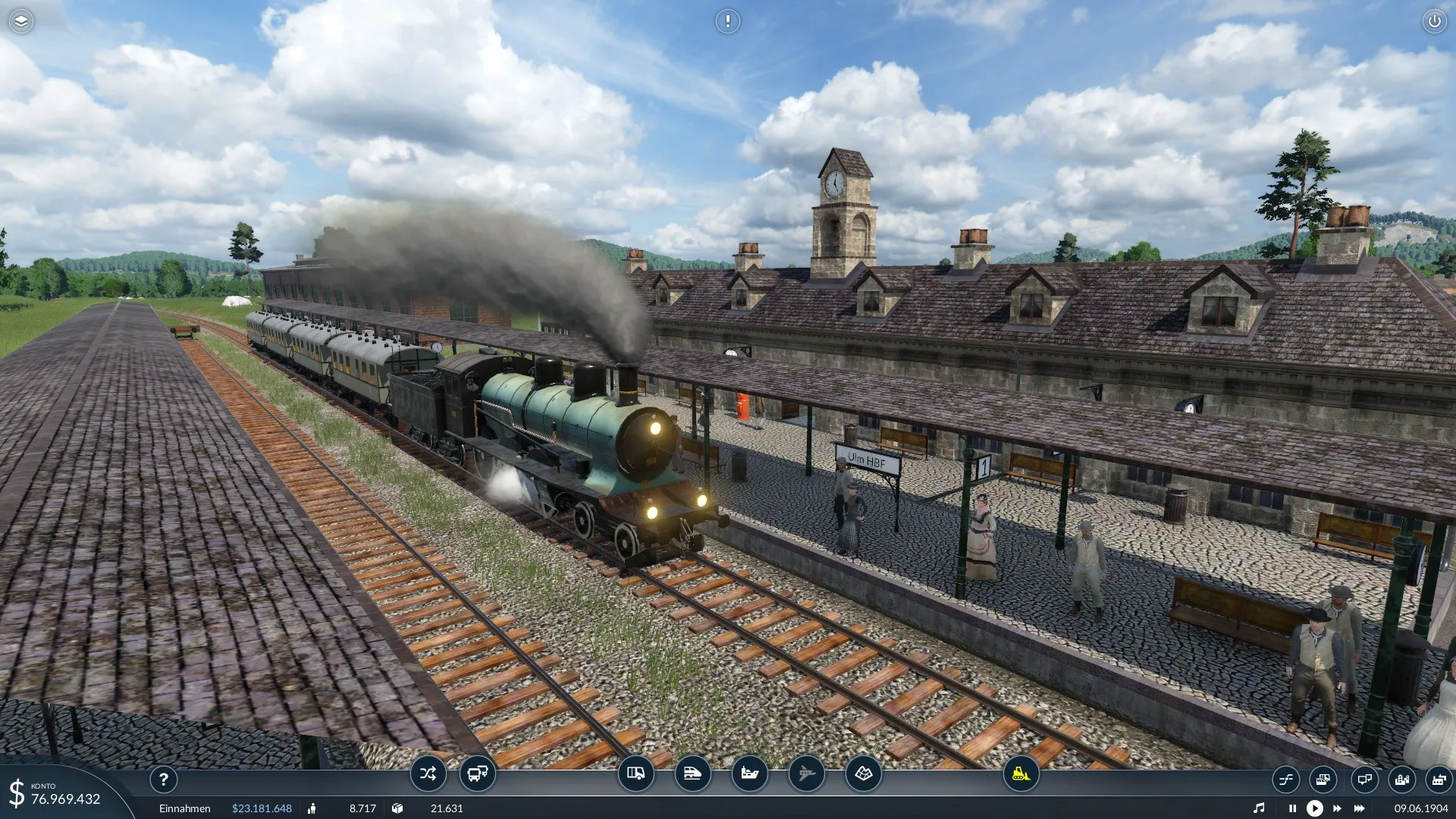Open the road construction menu
Viewport: 1456px width, 819px height.
(635, 774)
